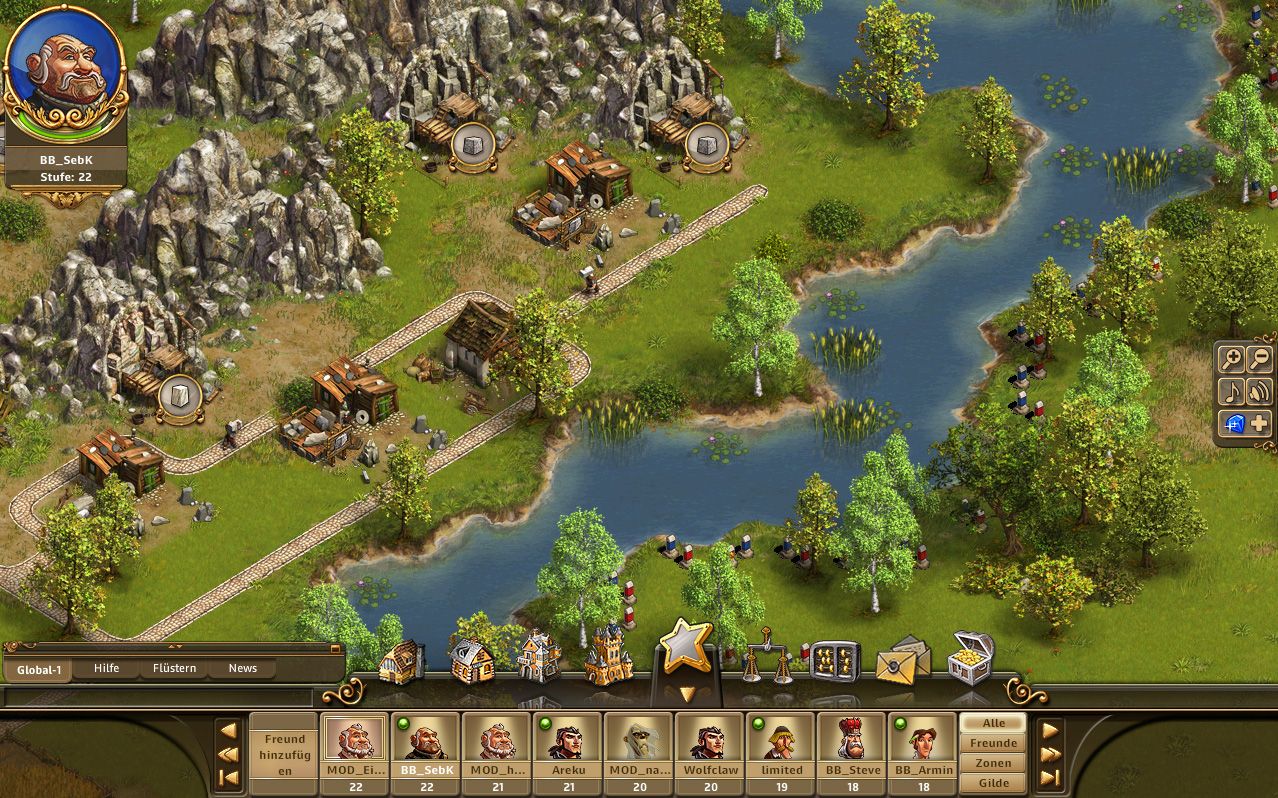Open the treasure chest shop
The image size is (1278, 798).
pos(970,657)
